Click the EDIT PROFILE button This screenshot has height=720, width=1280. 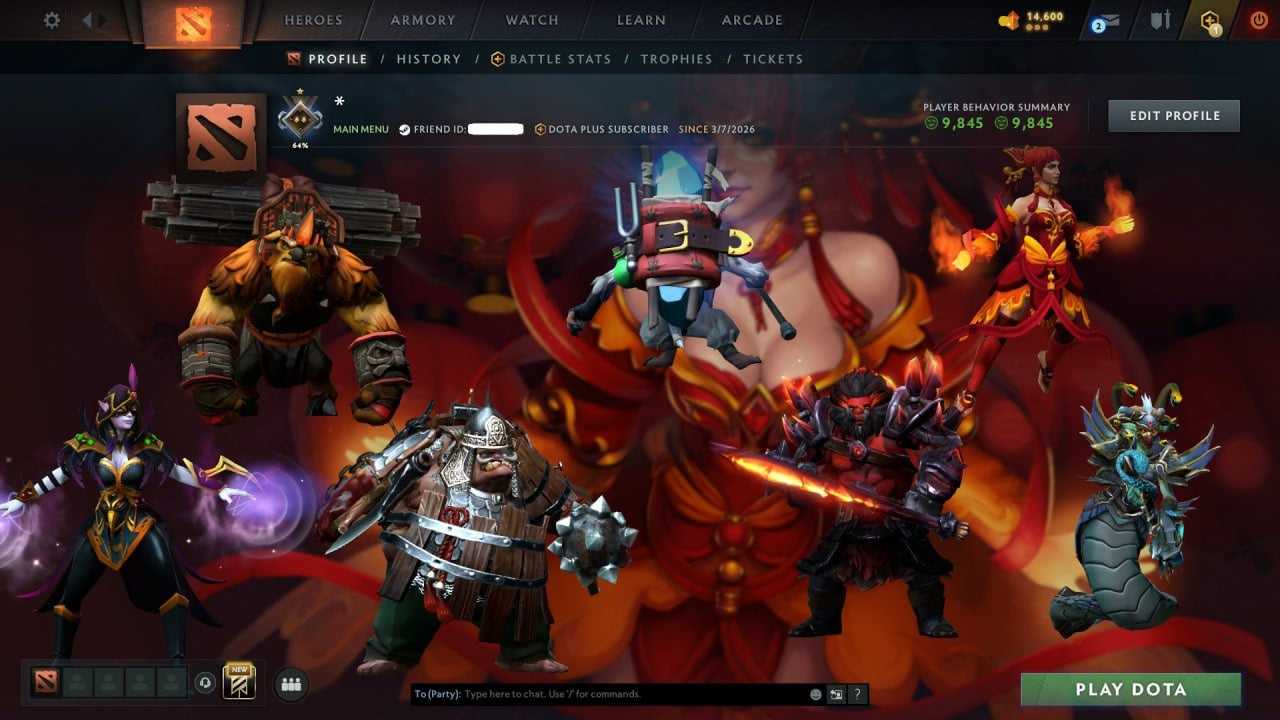point(1174,115)
